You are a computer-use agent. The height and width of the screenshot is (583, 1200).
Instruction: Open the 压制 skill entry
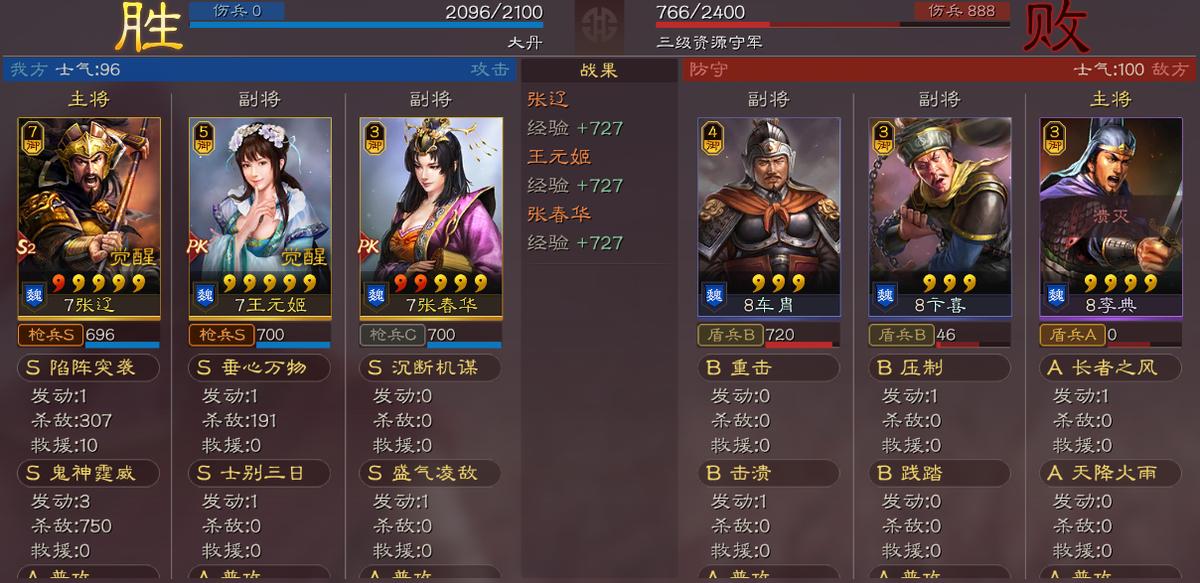point(940,368)
